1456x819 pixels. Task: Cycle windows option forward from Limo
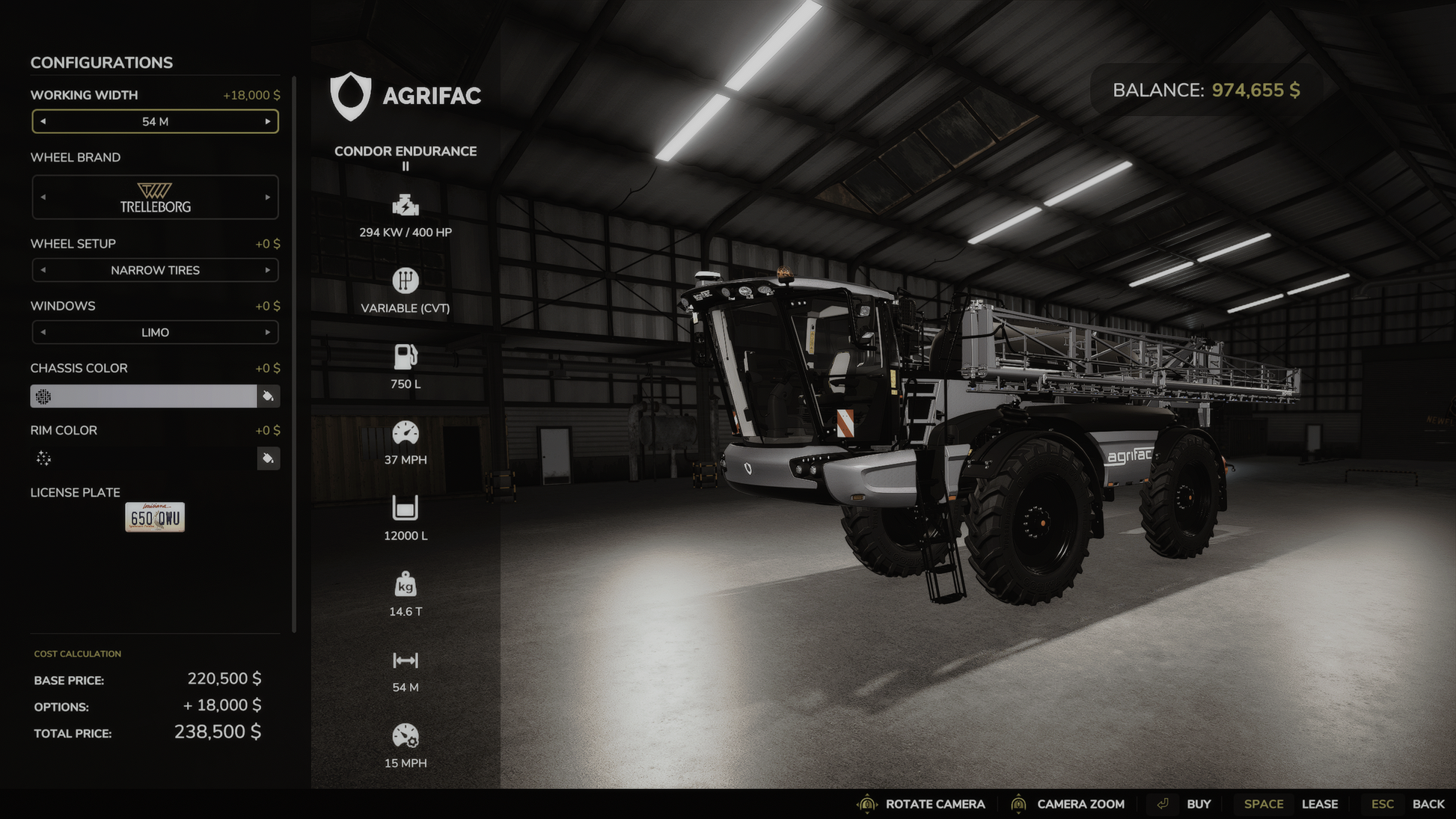coord(267,332)
